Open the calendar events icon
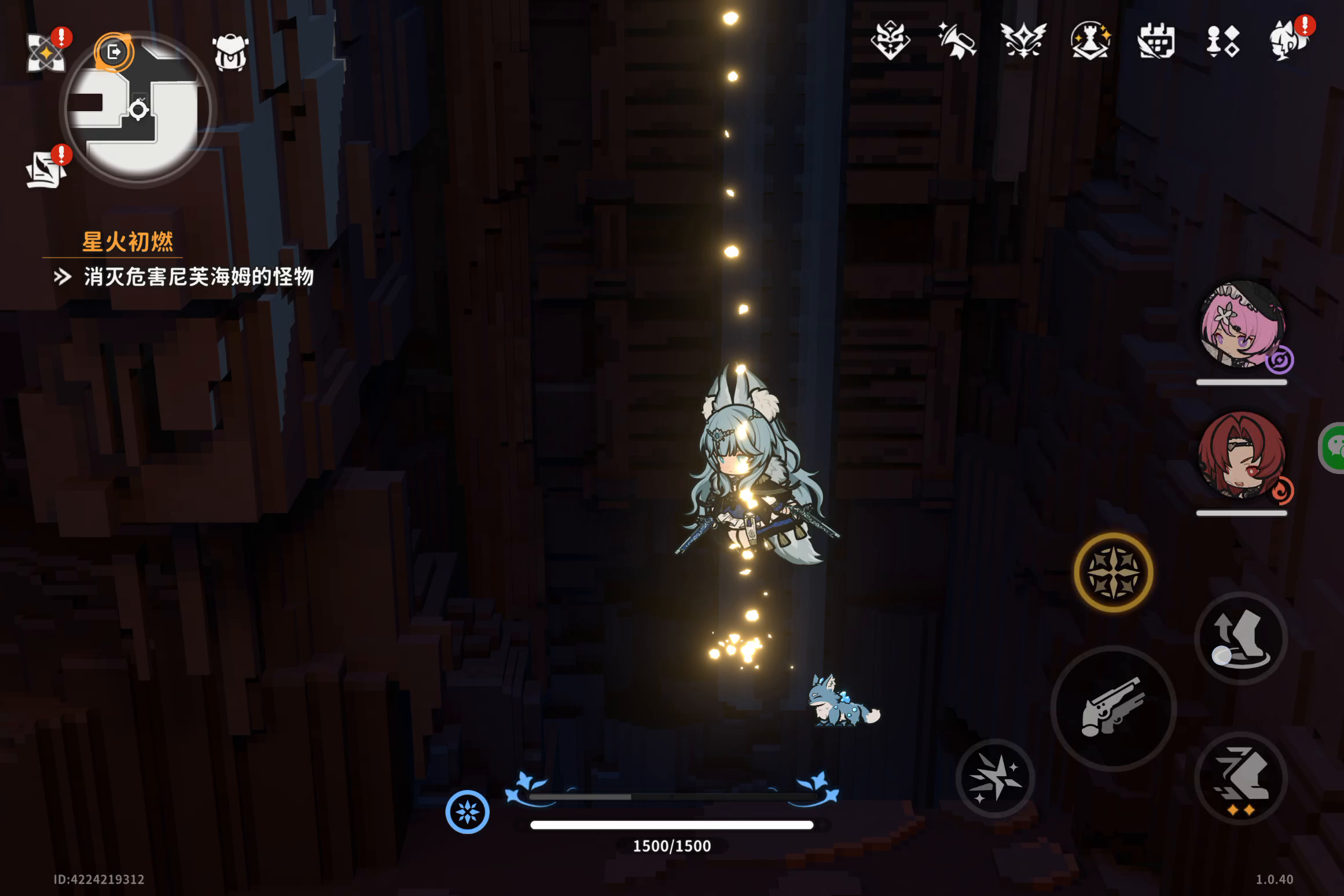This screenshot has height=896, width=1344. pos(1156,41)
